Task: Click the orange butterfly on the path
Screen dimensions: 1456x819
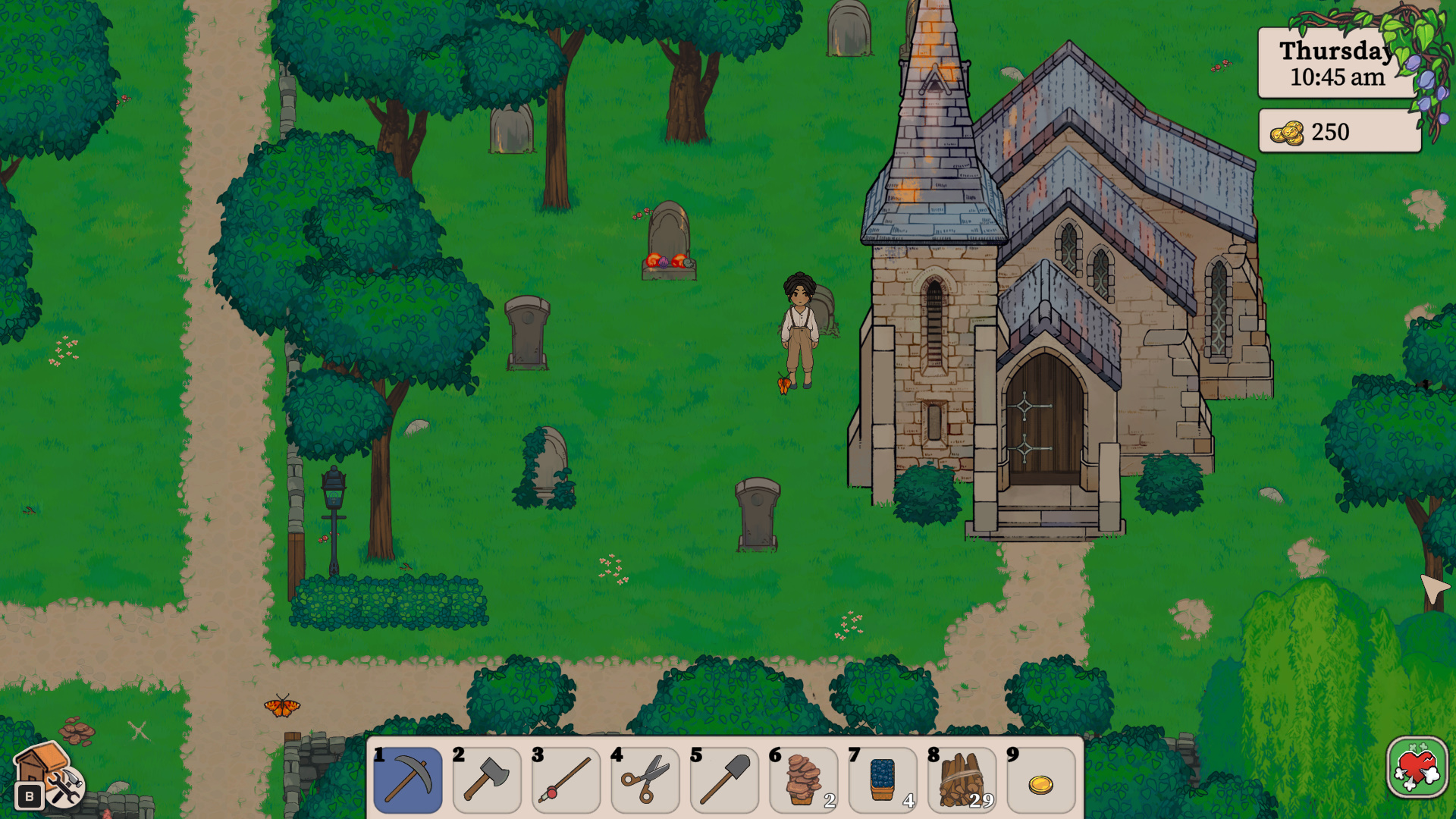Action: tap(282, 709)
